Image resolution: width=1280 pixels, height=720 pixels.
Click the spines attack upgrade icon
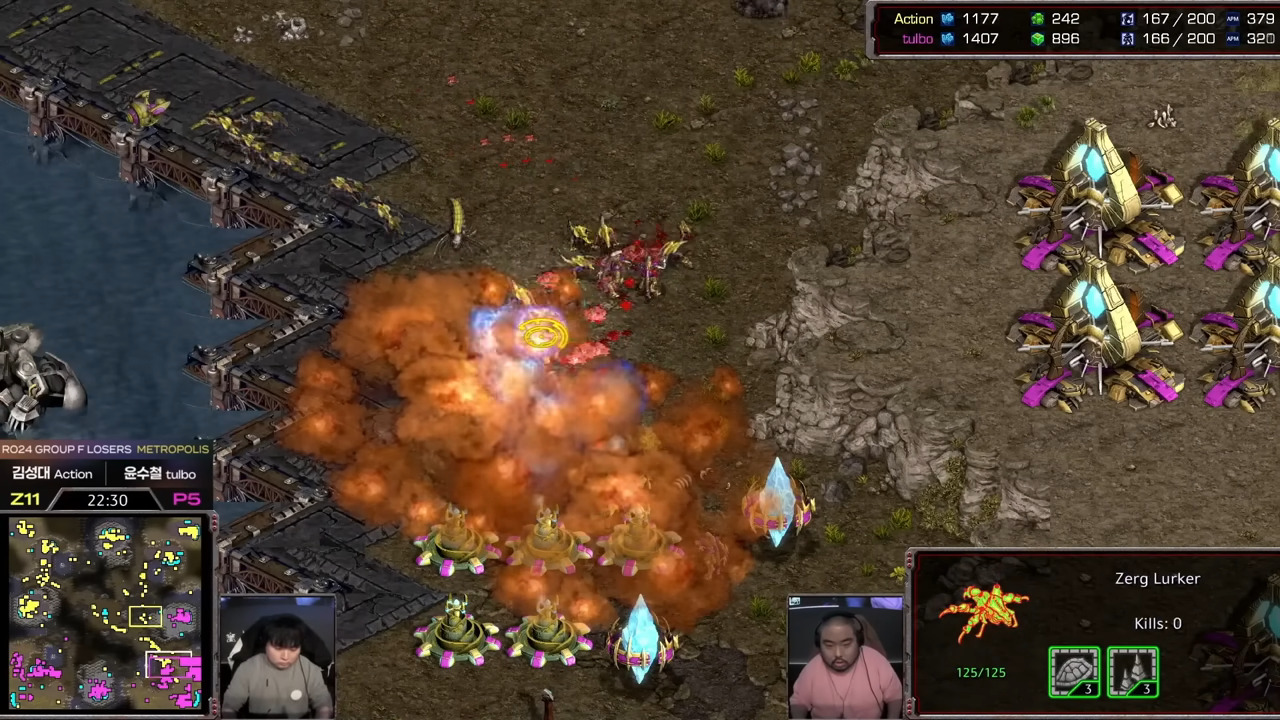point(1133,671)
